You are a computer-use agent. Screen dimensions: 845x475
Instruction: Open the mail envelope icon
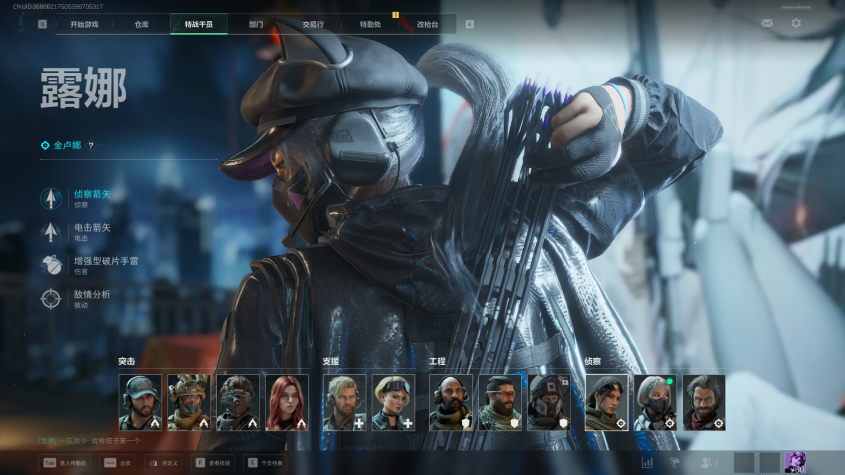click(x=767, y=23)
